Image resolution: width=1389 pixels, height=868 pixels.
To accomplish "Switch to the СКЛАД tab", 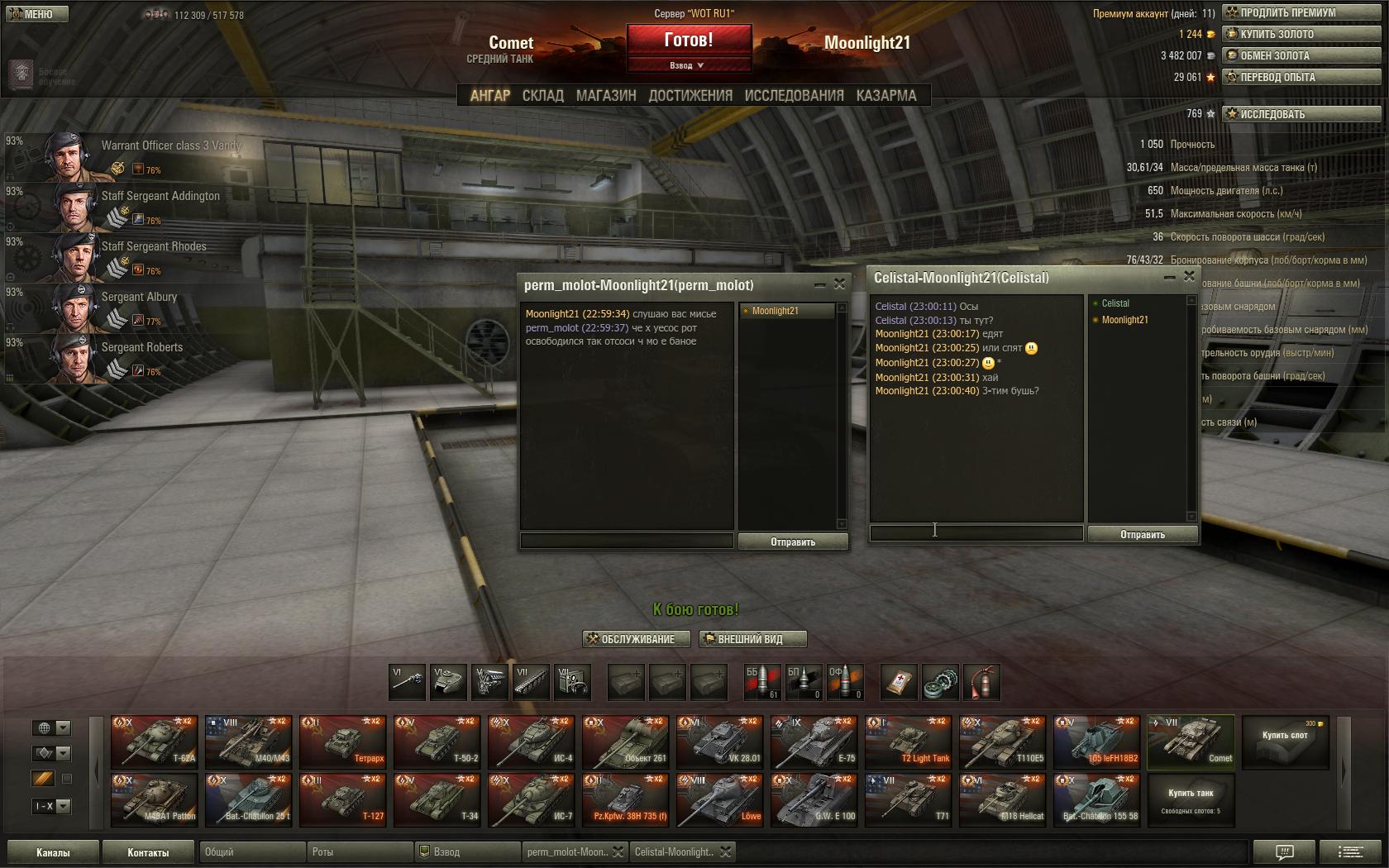I will pyautogui.click(x=542, y=96).
